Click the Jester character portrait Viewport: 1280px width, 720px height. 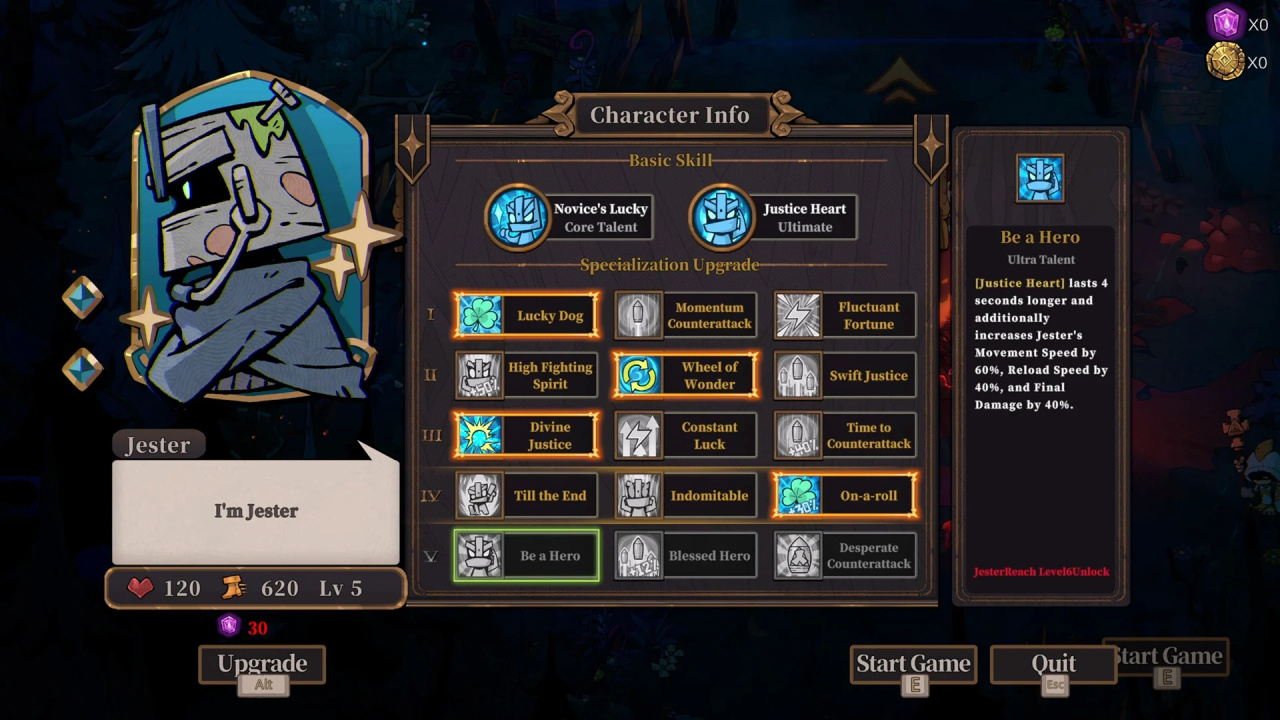click(255, 240)
